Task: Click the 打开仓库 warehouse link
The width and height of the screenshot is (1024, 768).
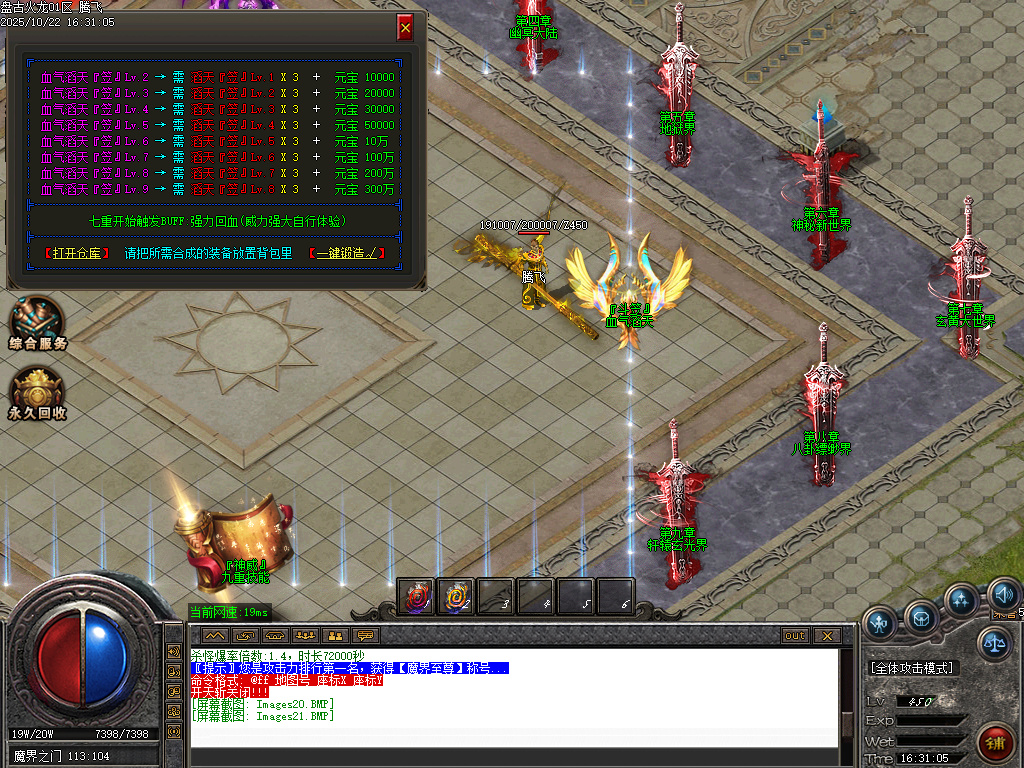Action: coord(78,254)
